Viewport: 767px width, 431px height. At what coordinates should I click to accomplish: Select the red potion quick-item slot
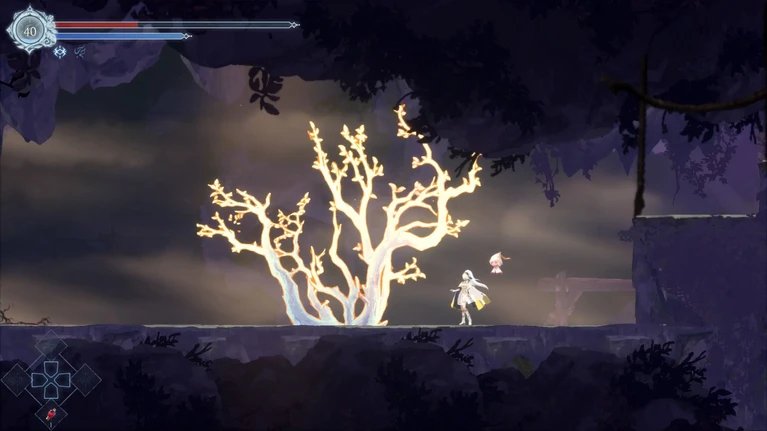[50, 413]
